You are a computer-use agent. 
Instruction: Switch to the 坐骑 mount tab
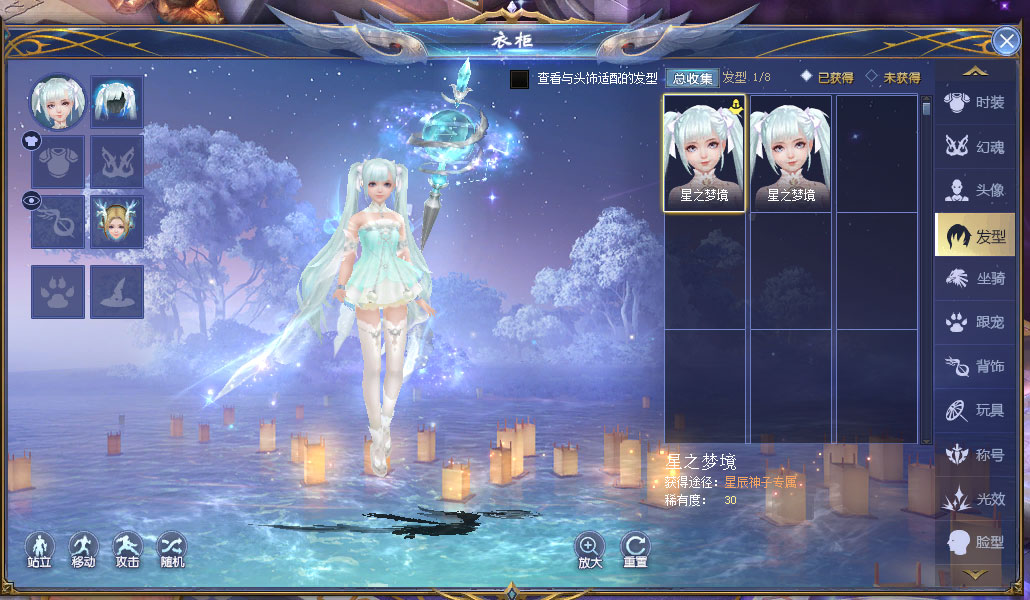(975, 280)
